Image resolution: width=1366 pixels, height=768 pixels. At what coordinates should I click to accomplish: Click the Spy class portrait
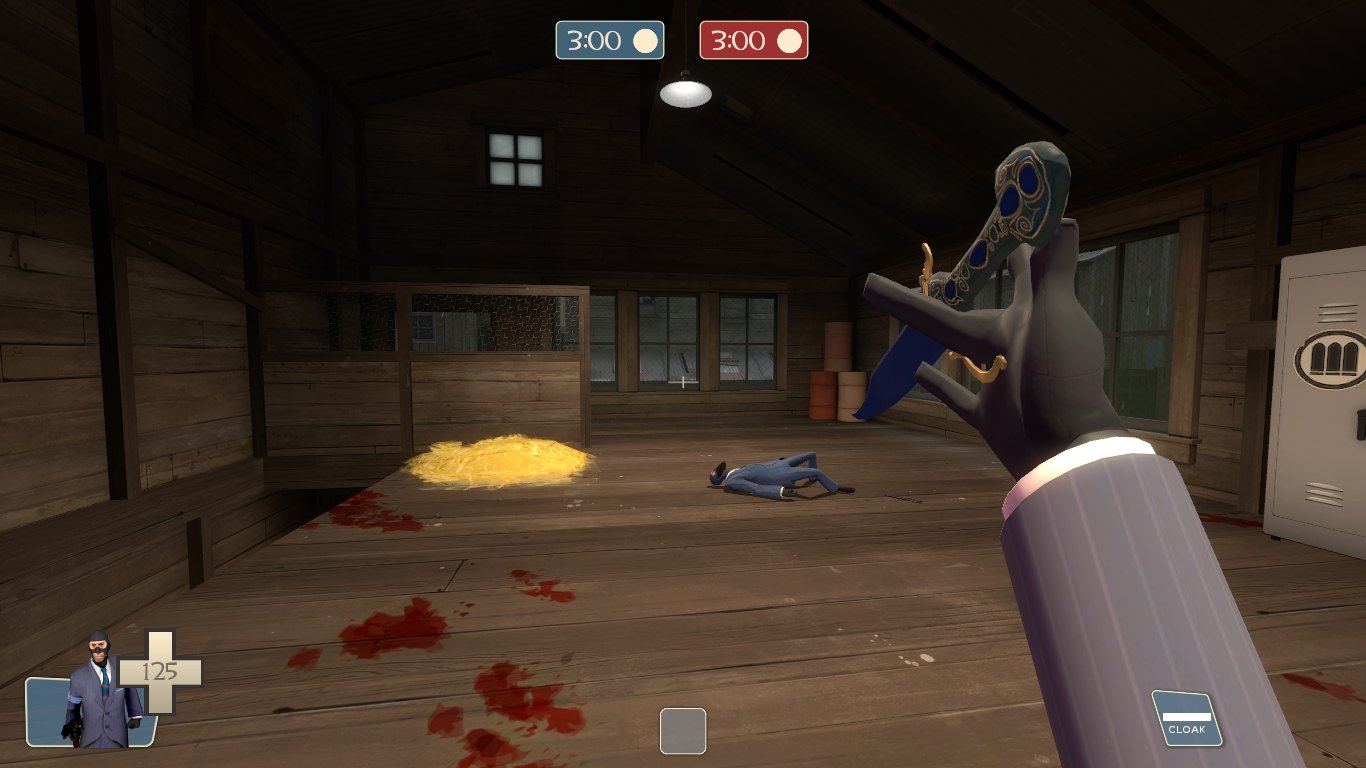click(x=97, y=691)
